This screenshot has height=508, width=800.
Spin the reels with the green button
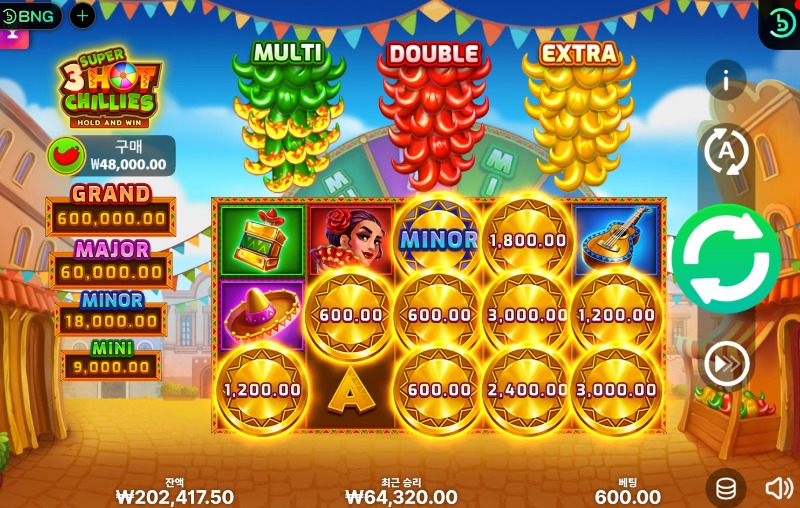pos(726,259)
